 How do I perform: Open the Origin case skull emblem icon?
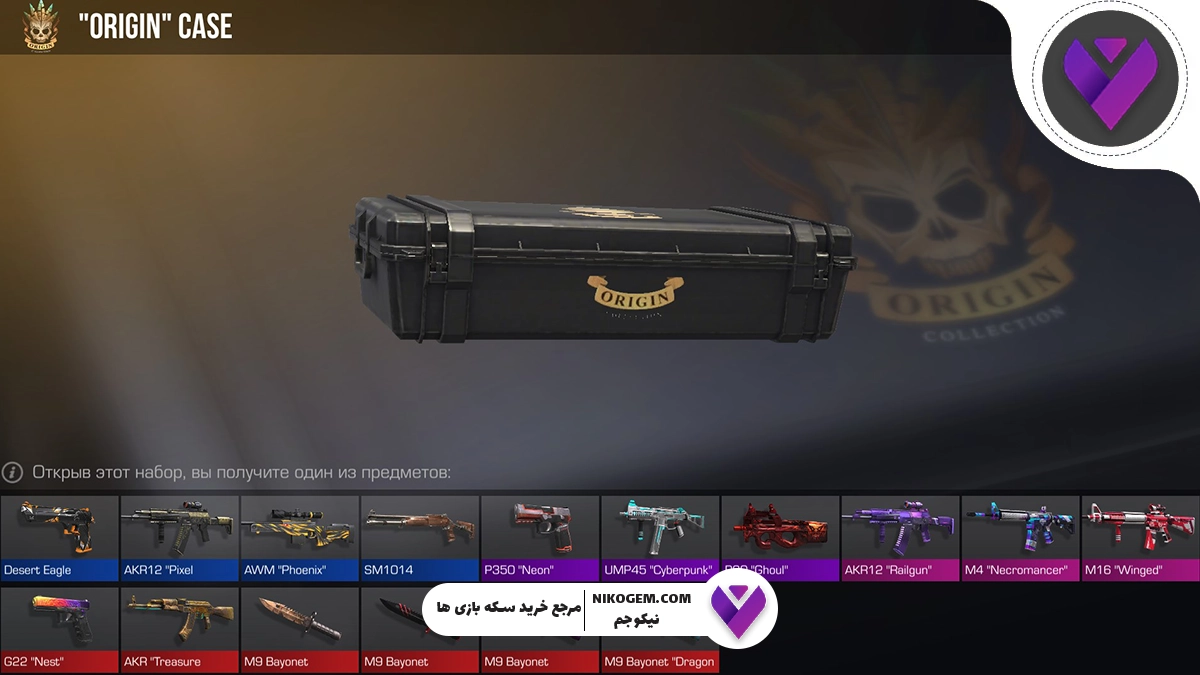click(x=41, y=27)
